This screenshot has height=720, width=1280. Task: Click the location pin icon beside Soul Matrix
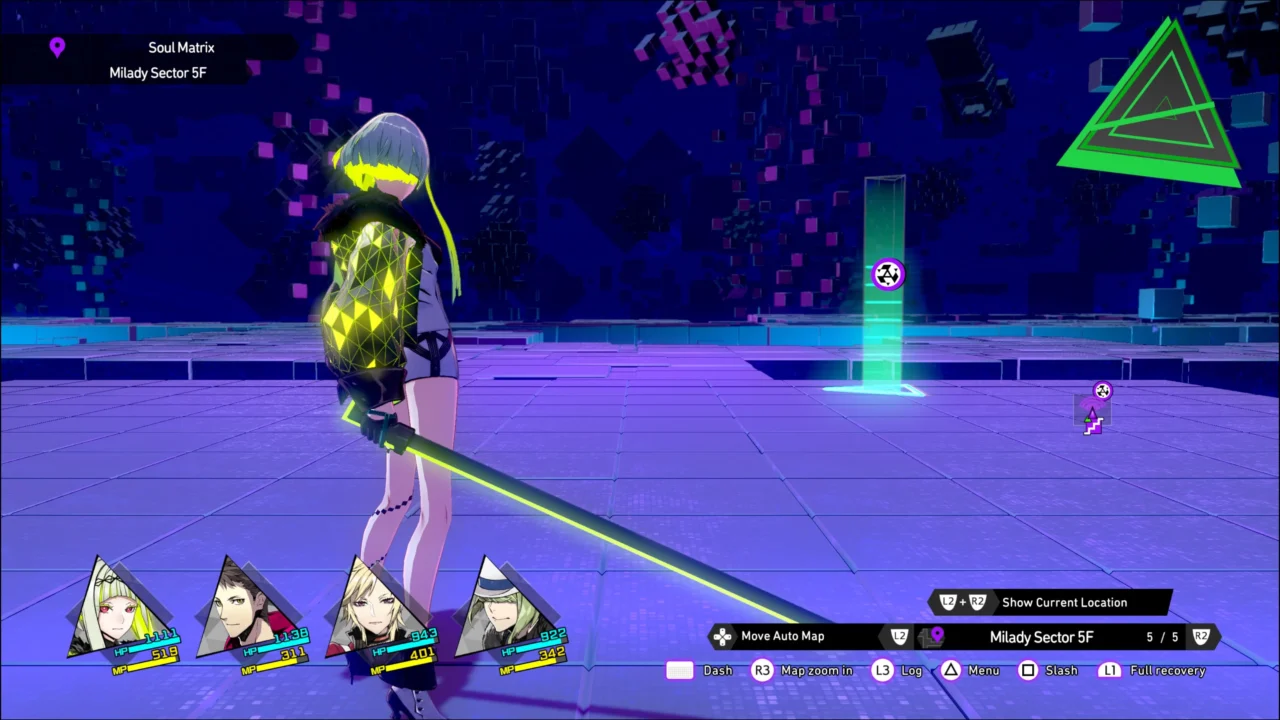[x=57, y=47]
